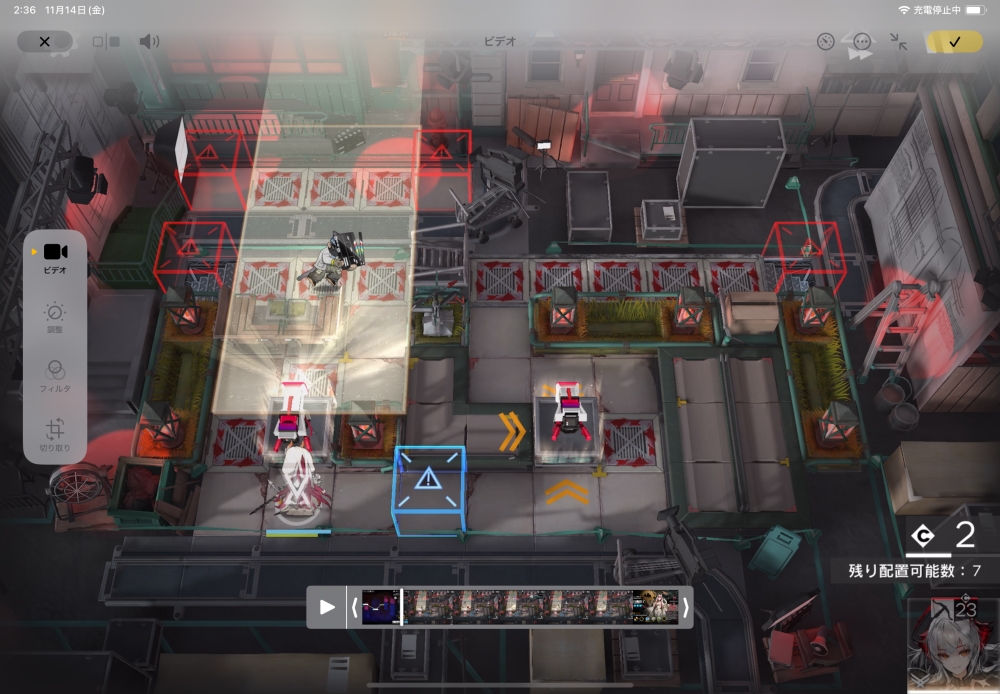Select the operator card with cost 23
This screenshot has width=1000, height=694.
953,645
